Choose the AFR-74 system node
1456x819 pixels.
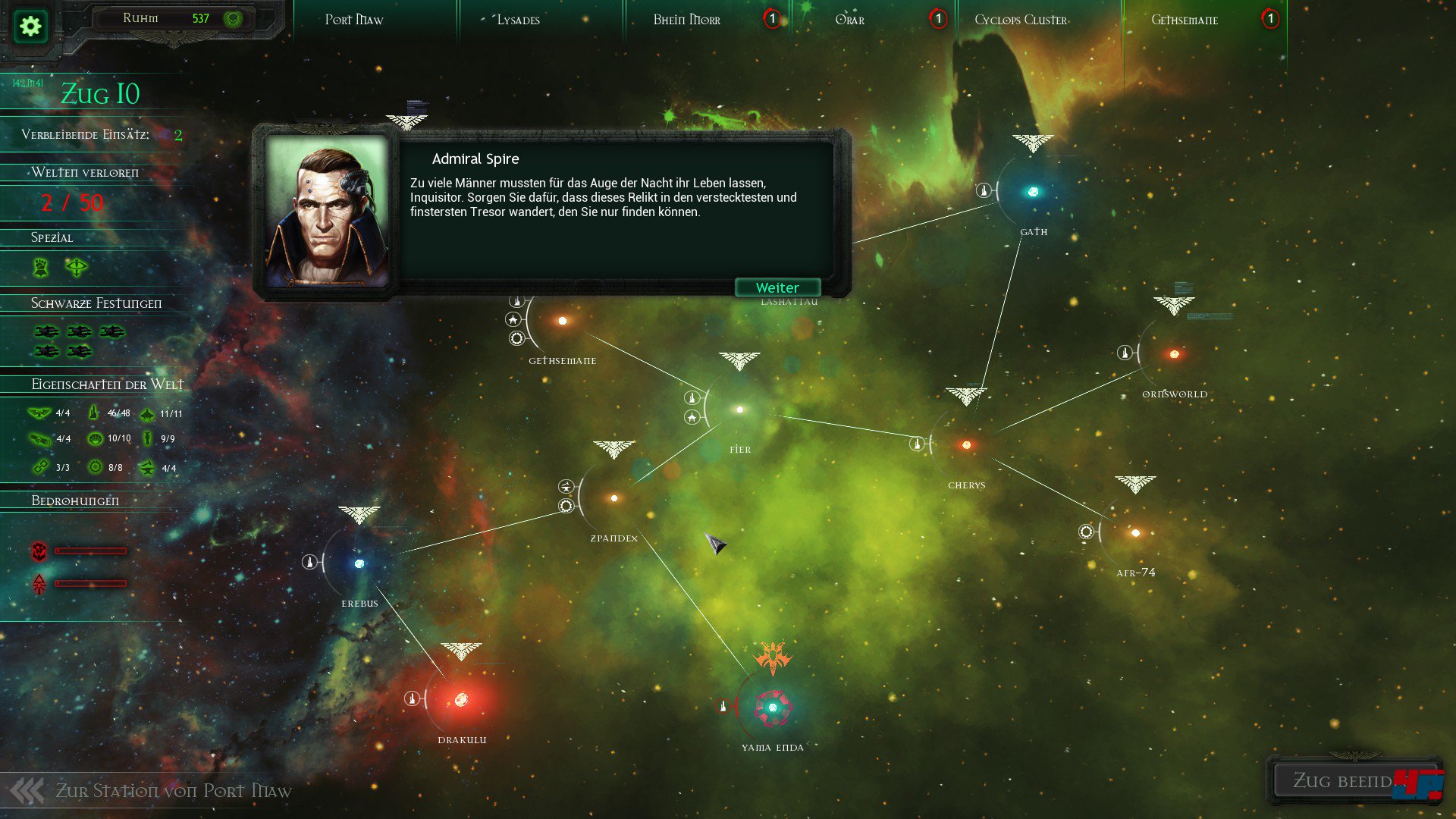(1135, 533)
